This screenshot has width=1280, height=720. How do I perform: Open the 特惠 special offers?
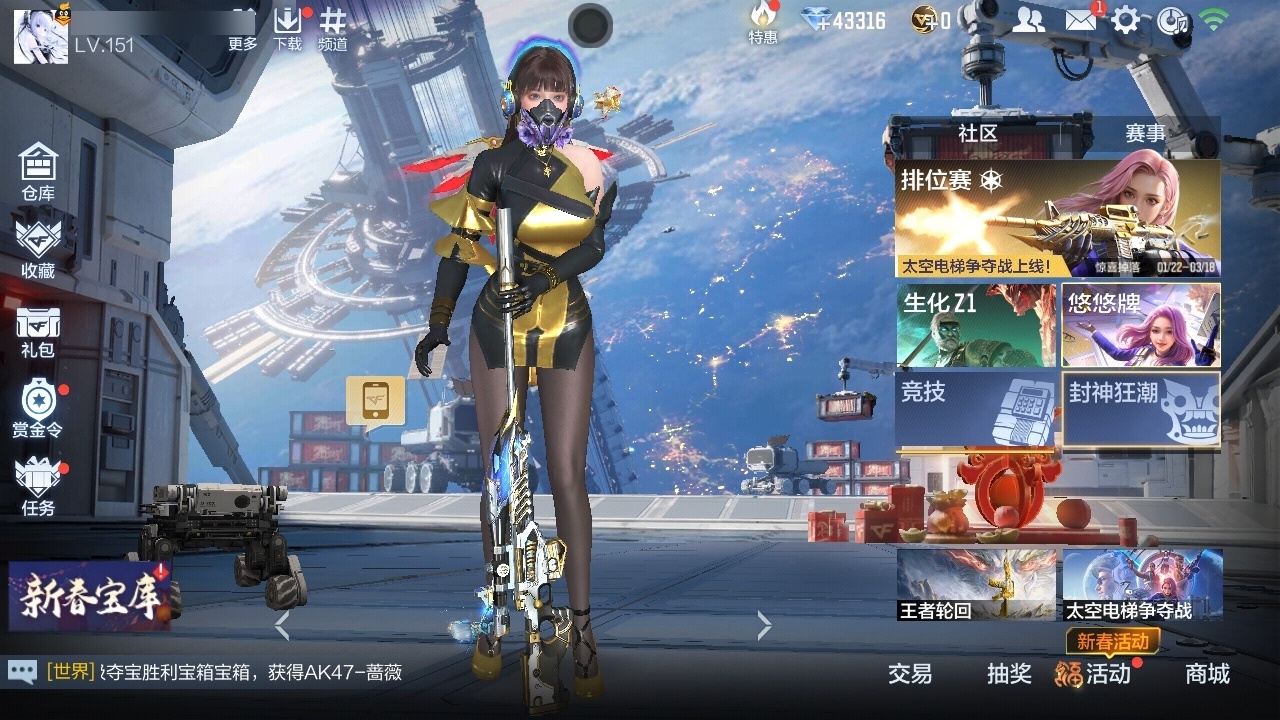(x=763, y=24)
